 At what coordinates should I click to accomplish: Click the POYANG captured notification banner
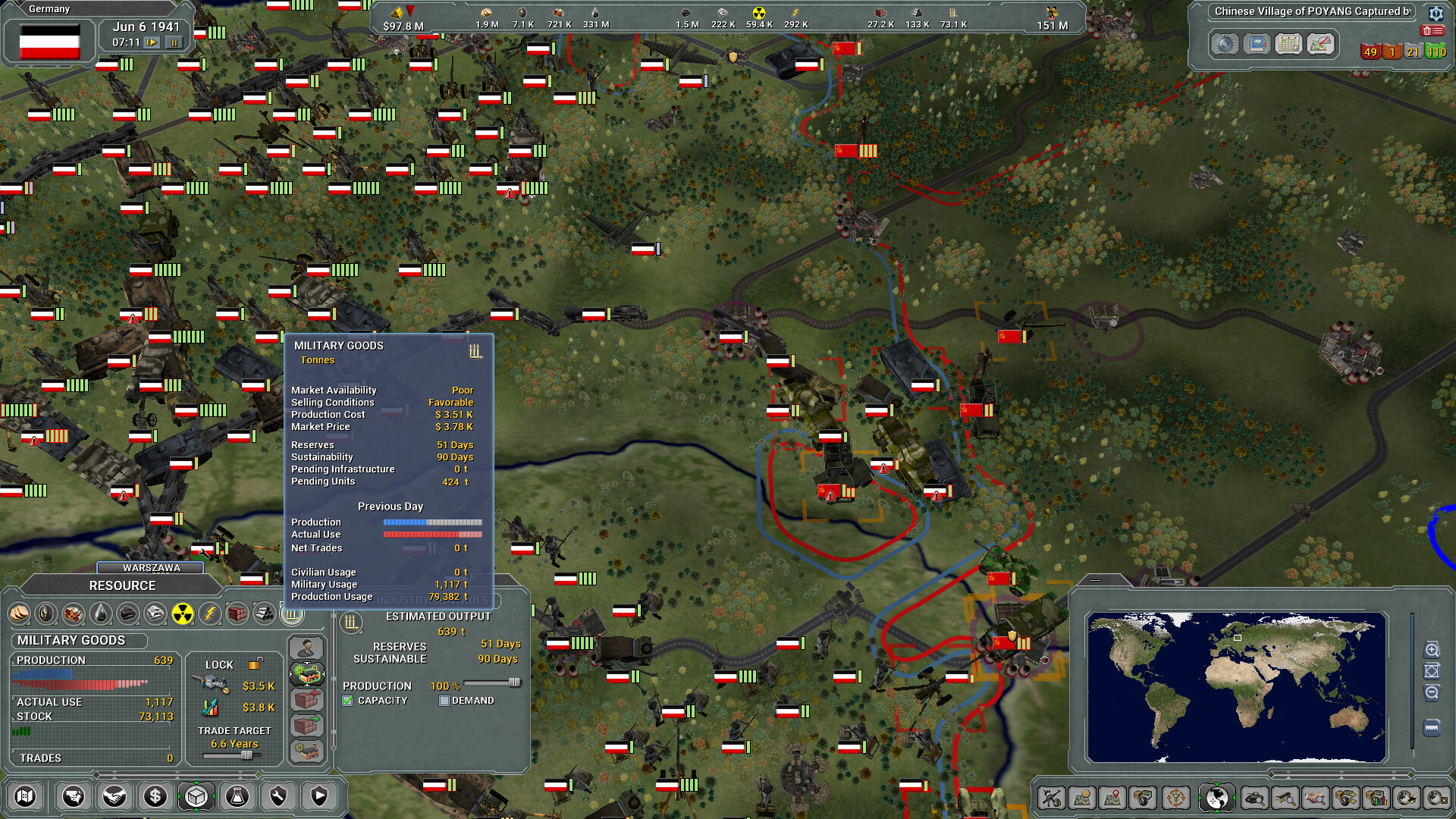coord(1312,11)
